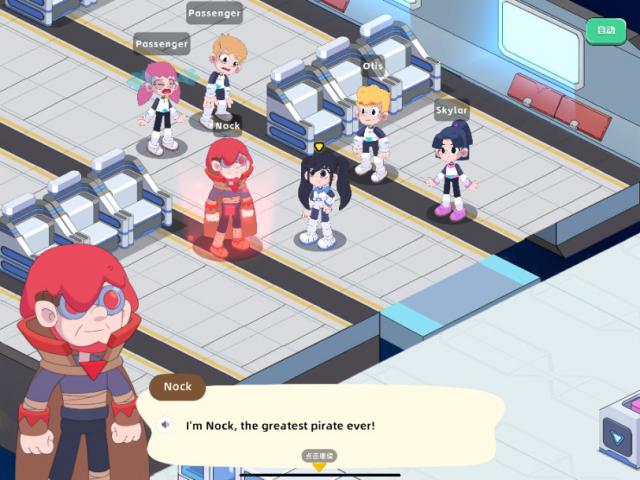Image resolution: width=640 pixels, height=480 pixels.
Task: Open the cube icon with the blue arrow
Action: (x=620, y=433)
